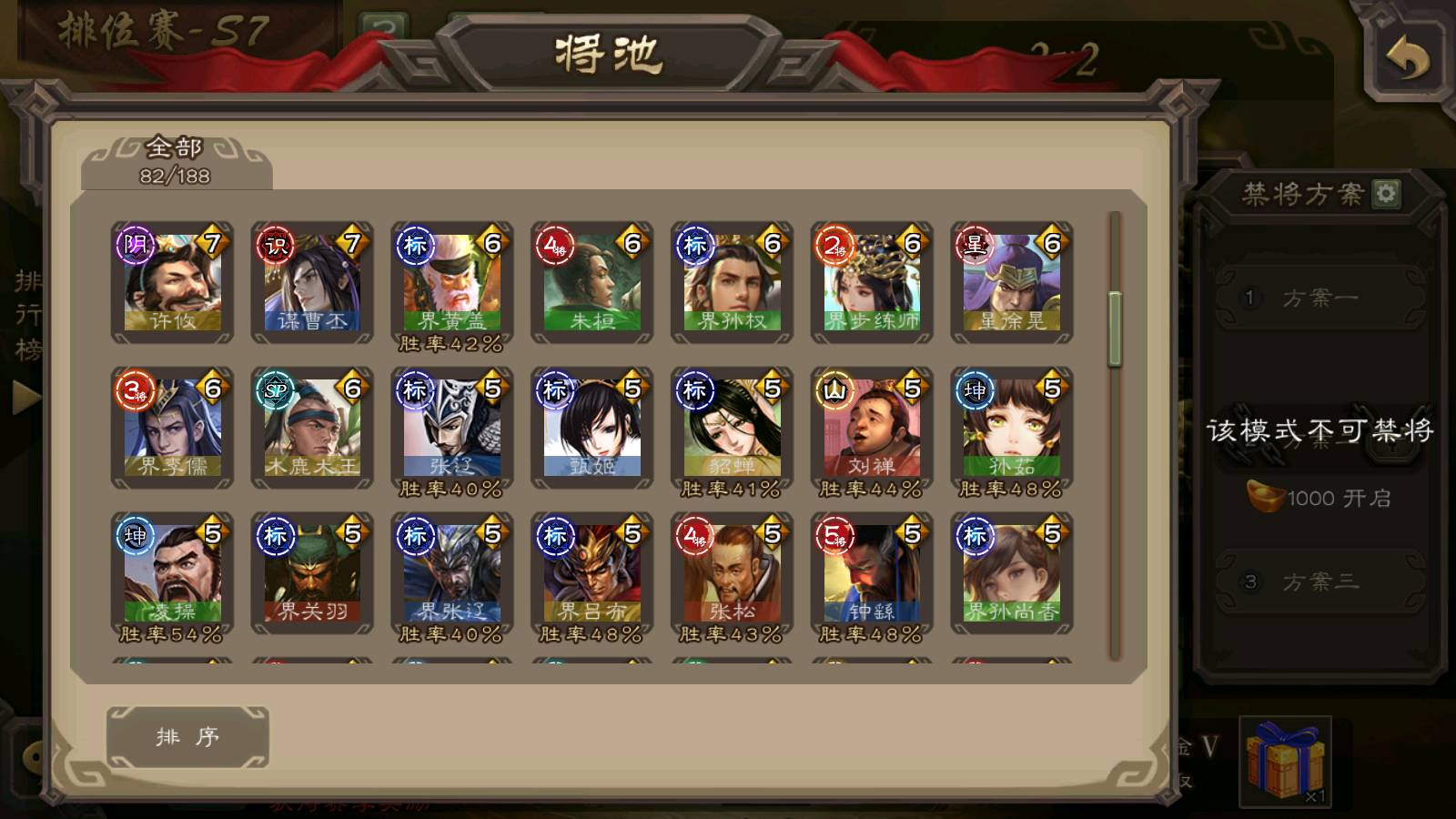Select the 界步练师 hero card
This screenshot has width=1456, height=819.
coord(872,283)
